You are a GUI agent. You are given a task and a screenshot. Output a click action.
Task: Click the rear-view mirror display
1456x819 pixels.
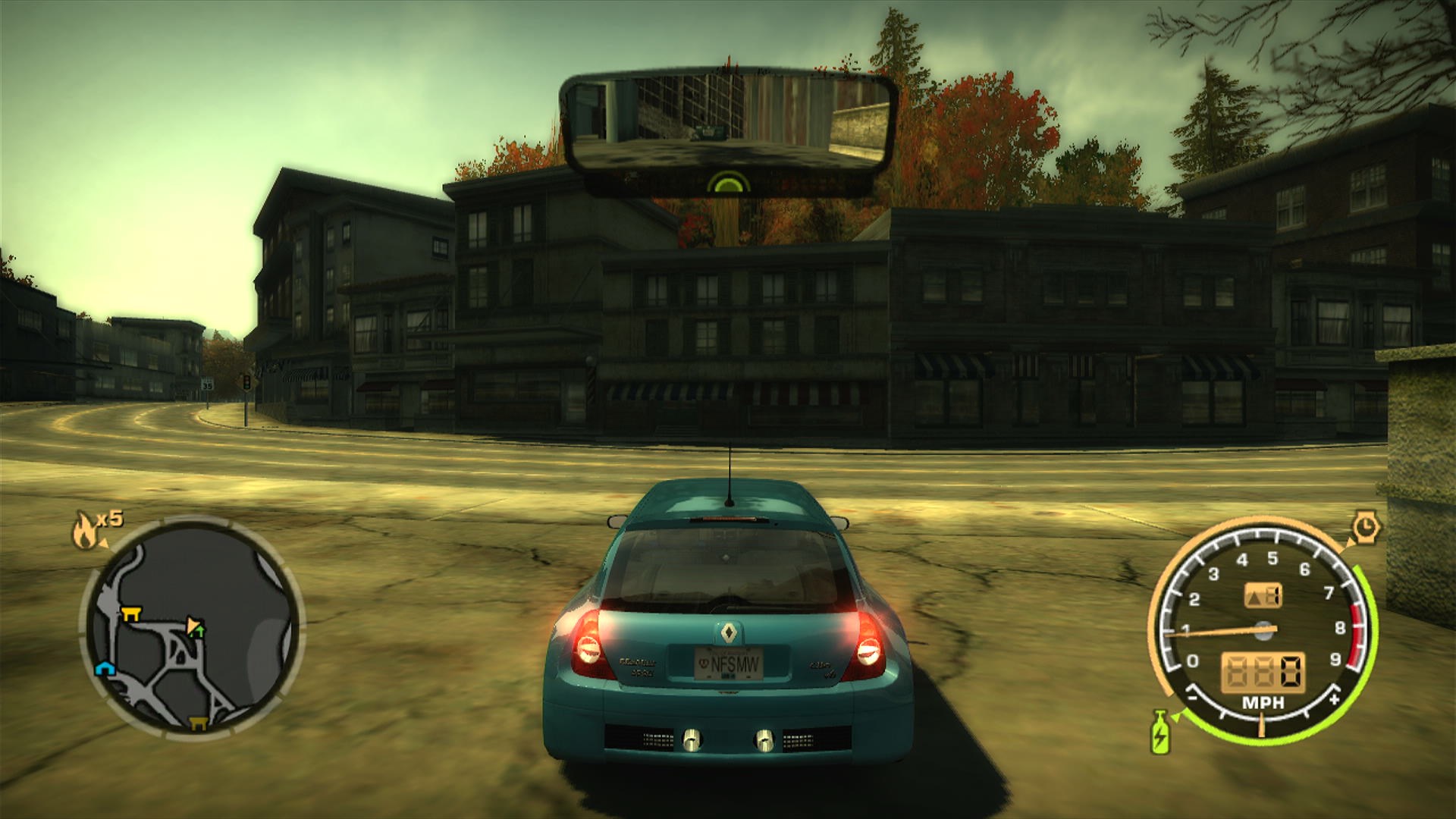pos(728,123)
